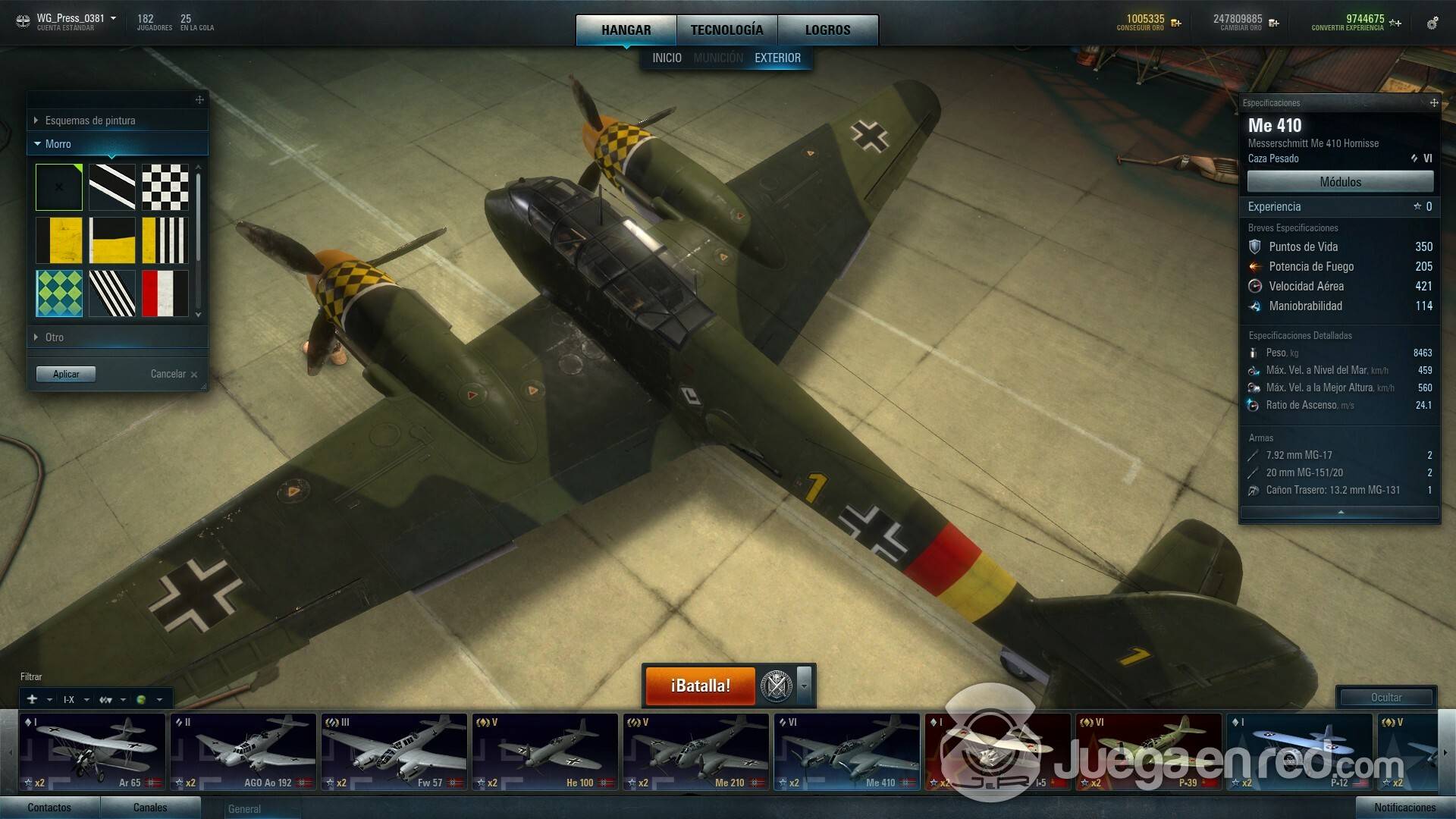Open the Módulos panel for Me 410
This screenshot has width=1456, height=819.
[x=1340, y=182]
